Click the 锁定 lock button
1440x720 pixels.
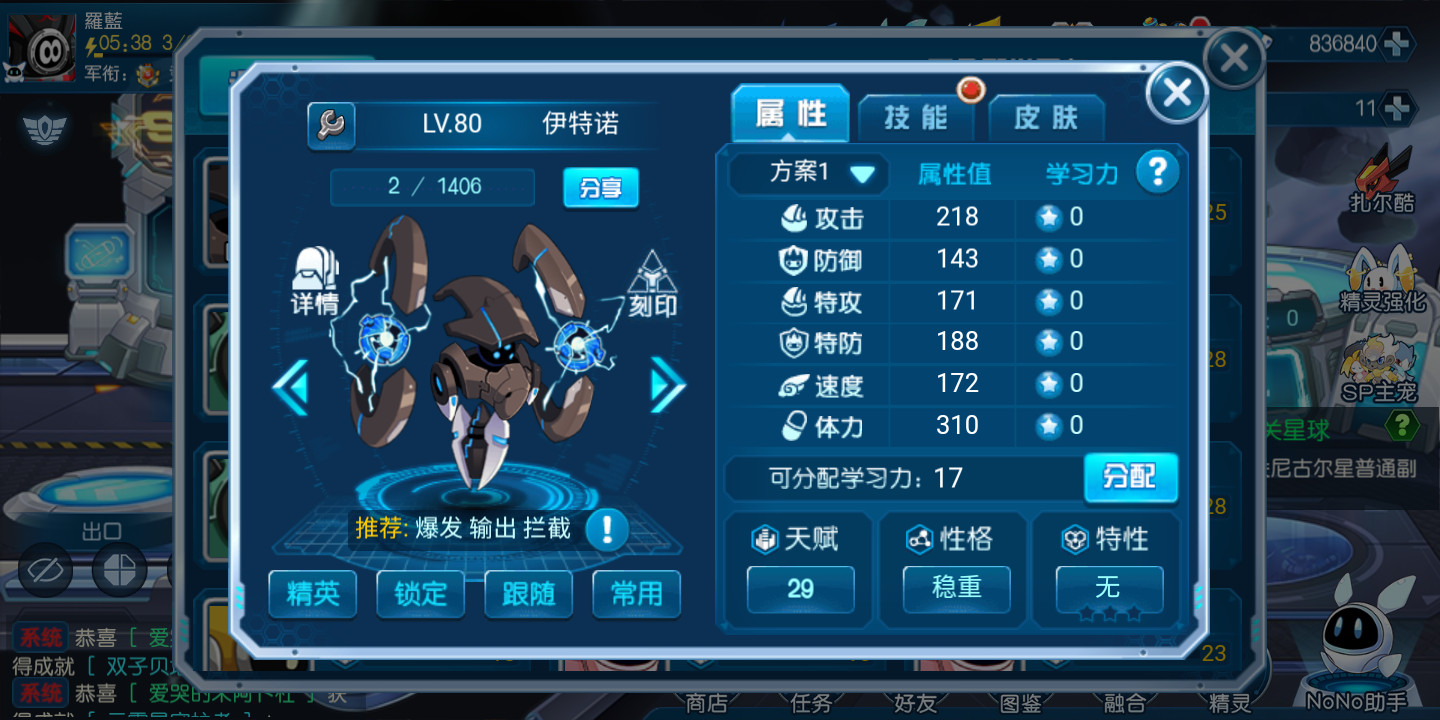click(x=421, y=594)
